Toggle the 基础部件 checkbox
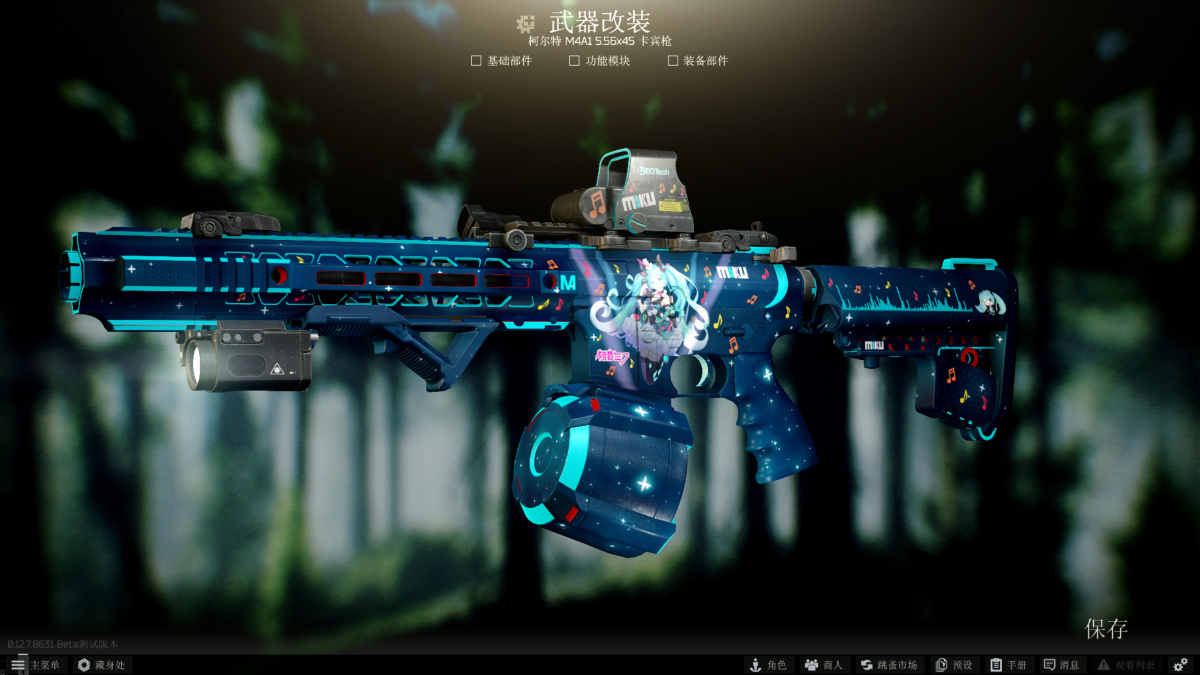The width and height of the screenshot is (1200, 675). (x=476, y=61)
